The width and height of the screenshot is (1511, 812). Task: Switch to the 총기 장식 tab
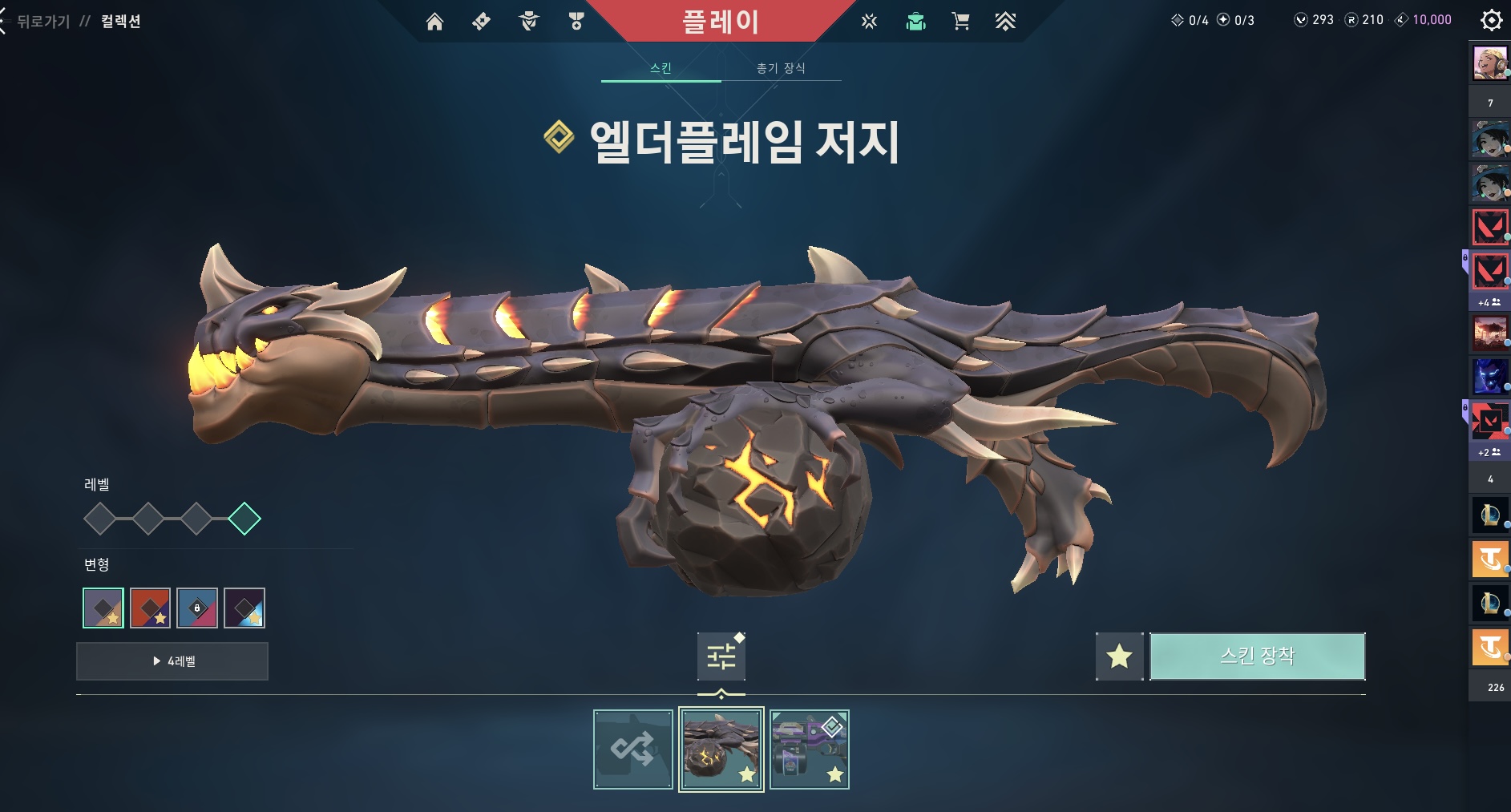(781, 68)
